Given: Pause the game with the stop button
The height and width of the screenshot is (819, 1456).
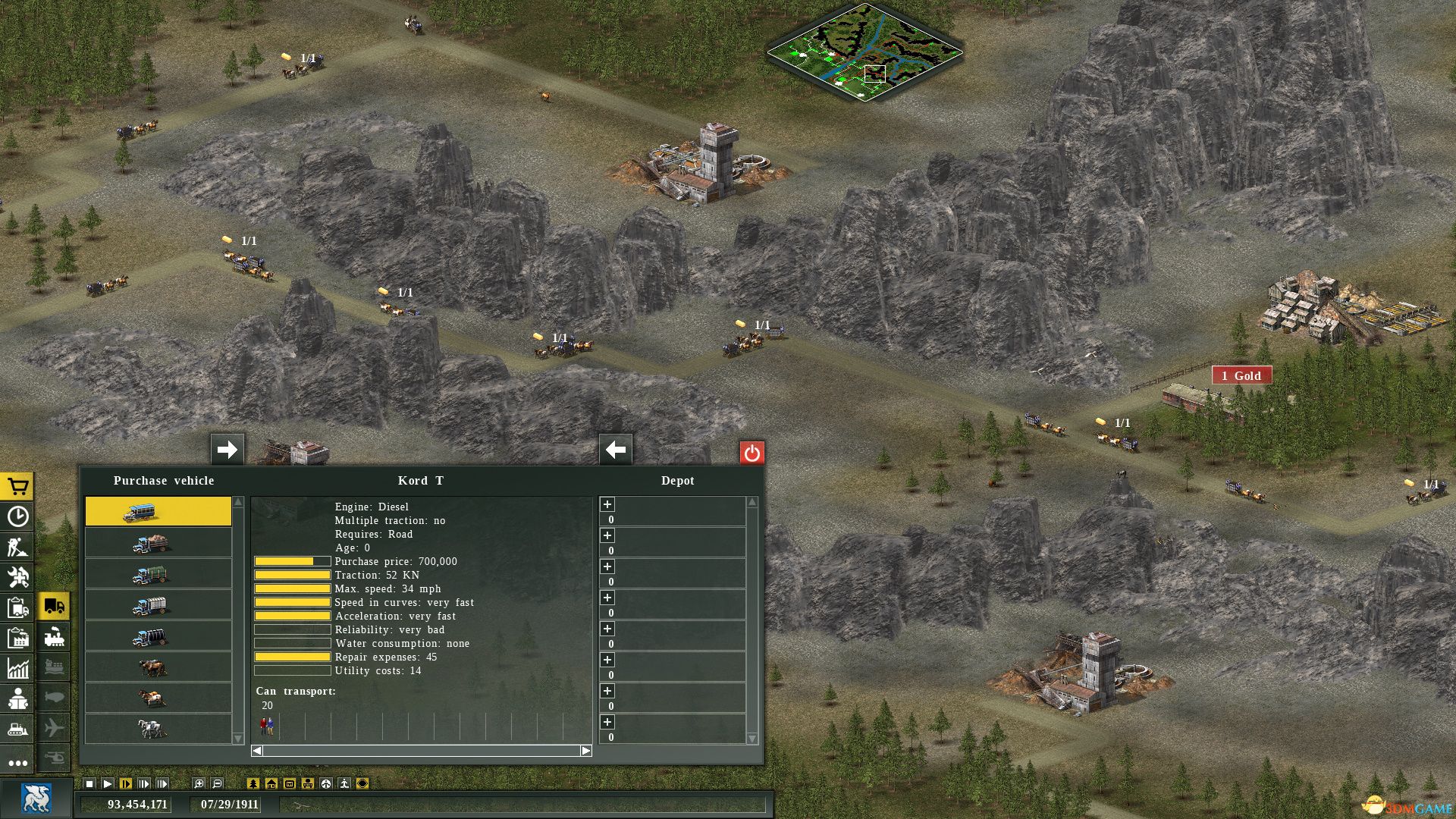Looking at the screenshot, I should pyautogui.click(x=89, y=783).
